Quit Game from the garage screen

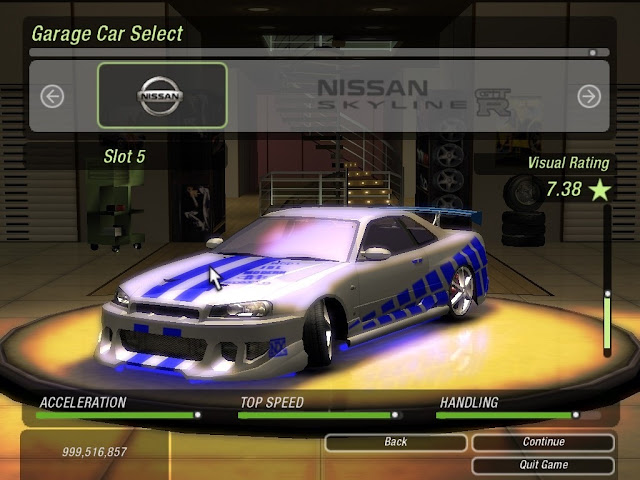tap(543, 465)
